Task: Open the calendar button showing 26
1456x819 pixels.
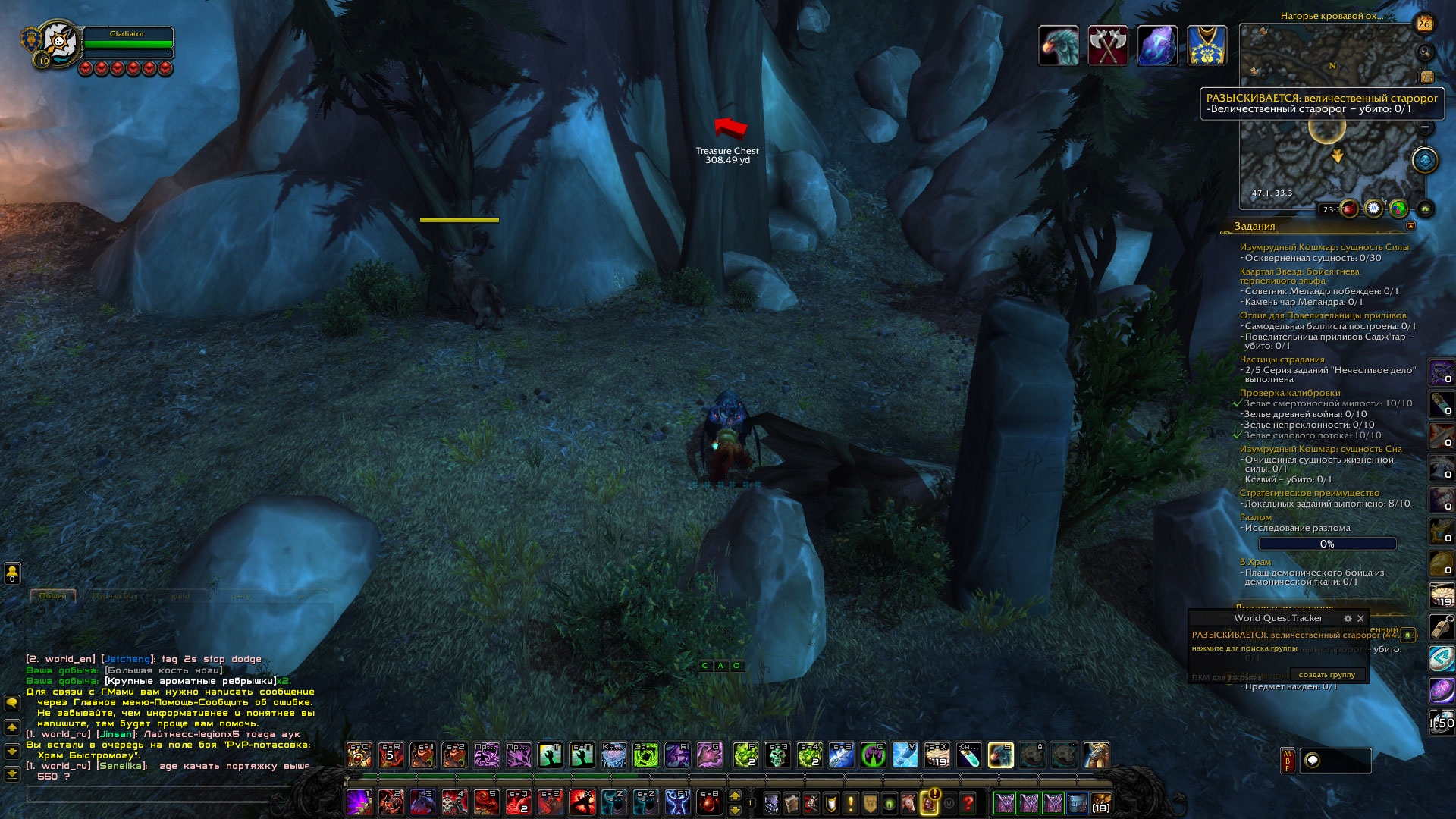Action: pyautogui.click(x=1423, y=24)
